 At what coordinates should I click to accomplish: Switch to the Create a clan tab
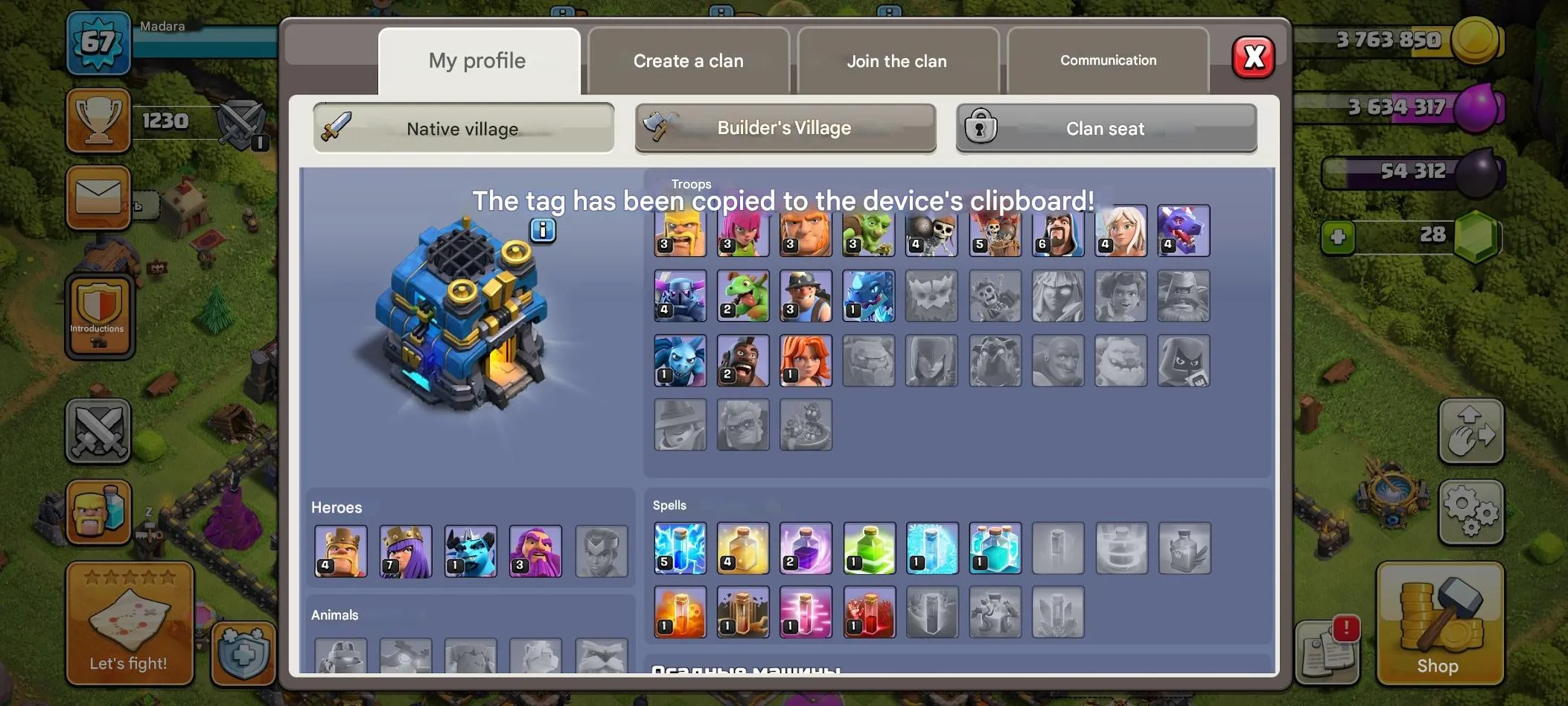(687, 60)
